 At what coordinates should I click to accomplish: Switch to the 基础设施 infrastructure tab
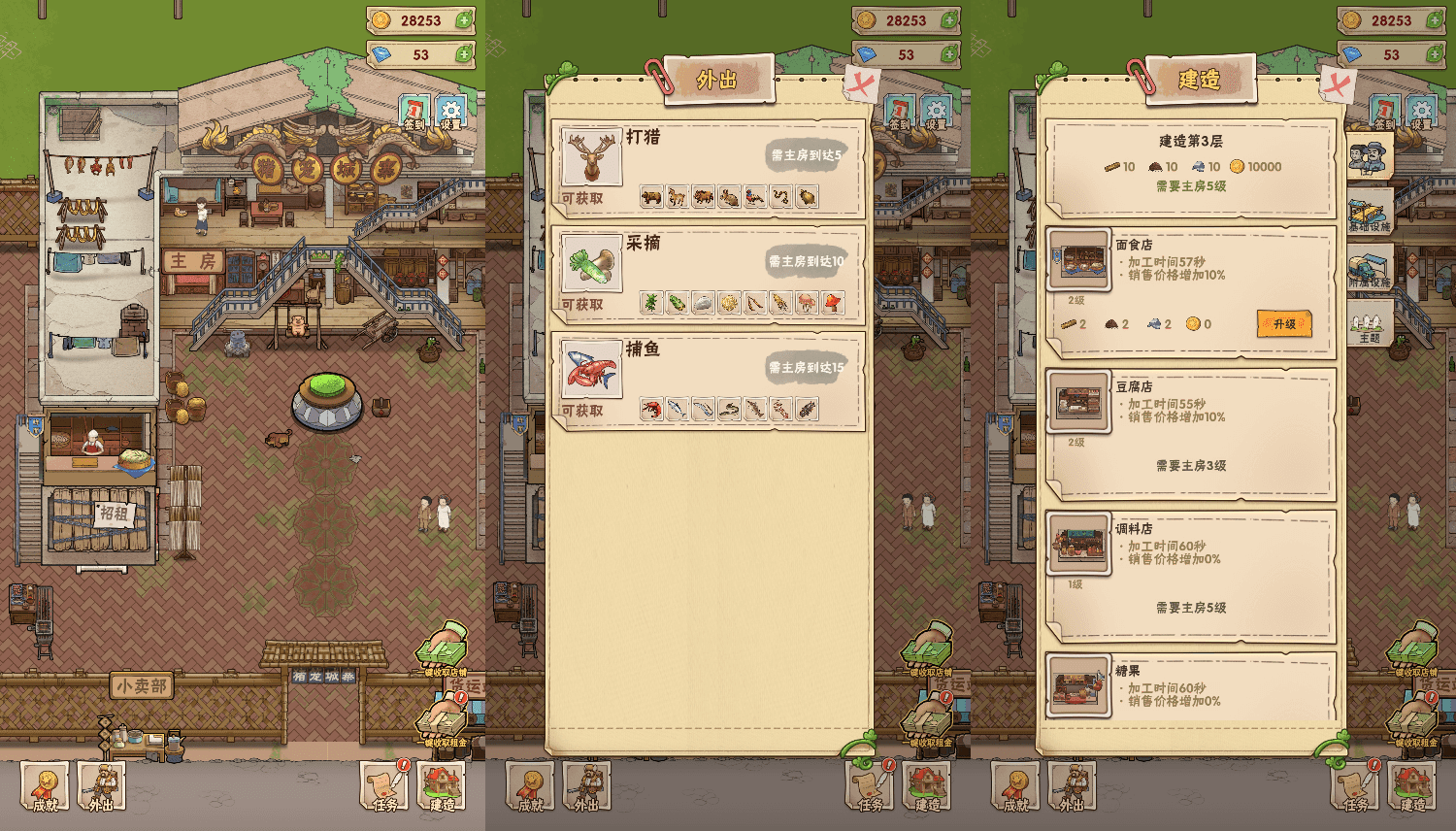[1370, 211]
